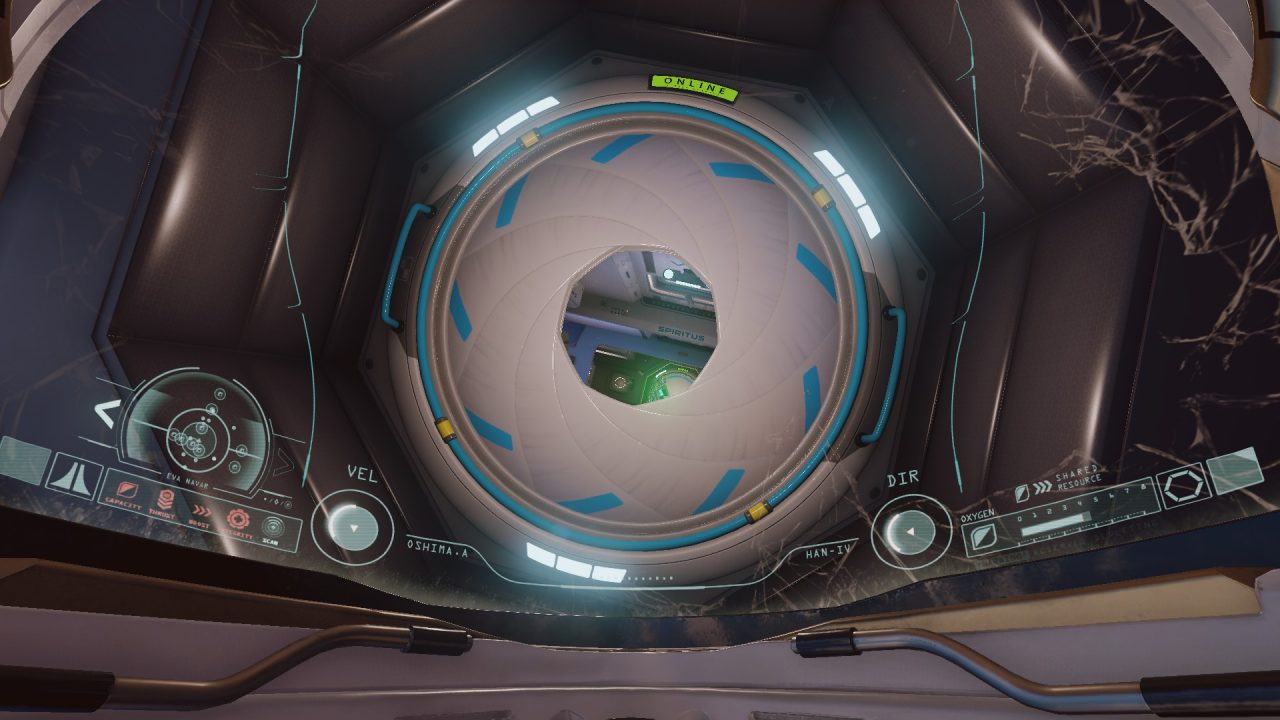Click the Oxygen leaf icon
This screenshot has width=1280, height=720.
pyautogui.click(x=984, y=535)
